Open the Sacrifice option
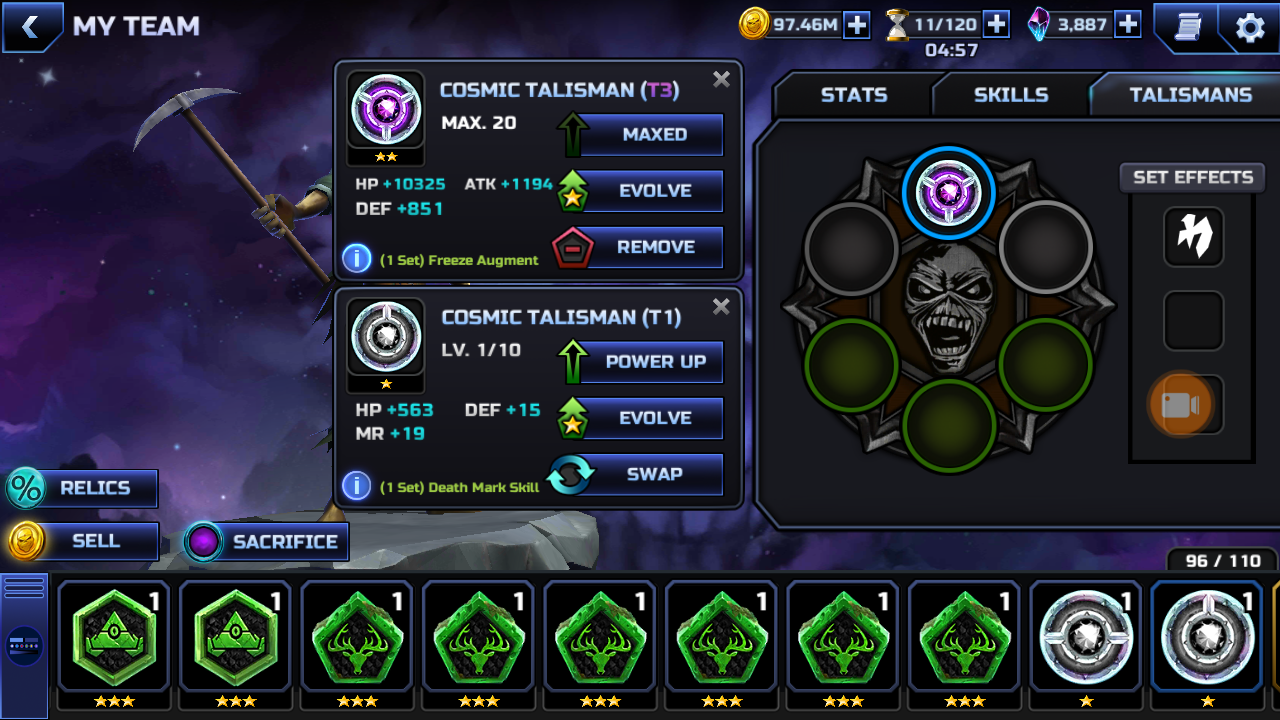Image resolution: width=1280 pixels, height=720 pixels. click(x=267, y=542)
